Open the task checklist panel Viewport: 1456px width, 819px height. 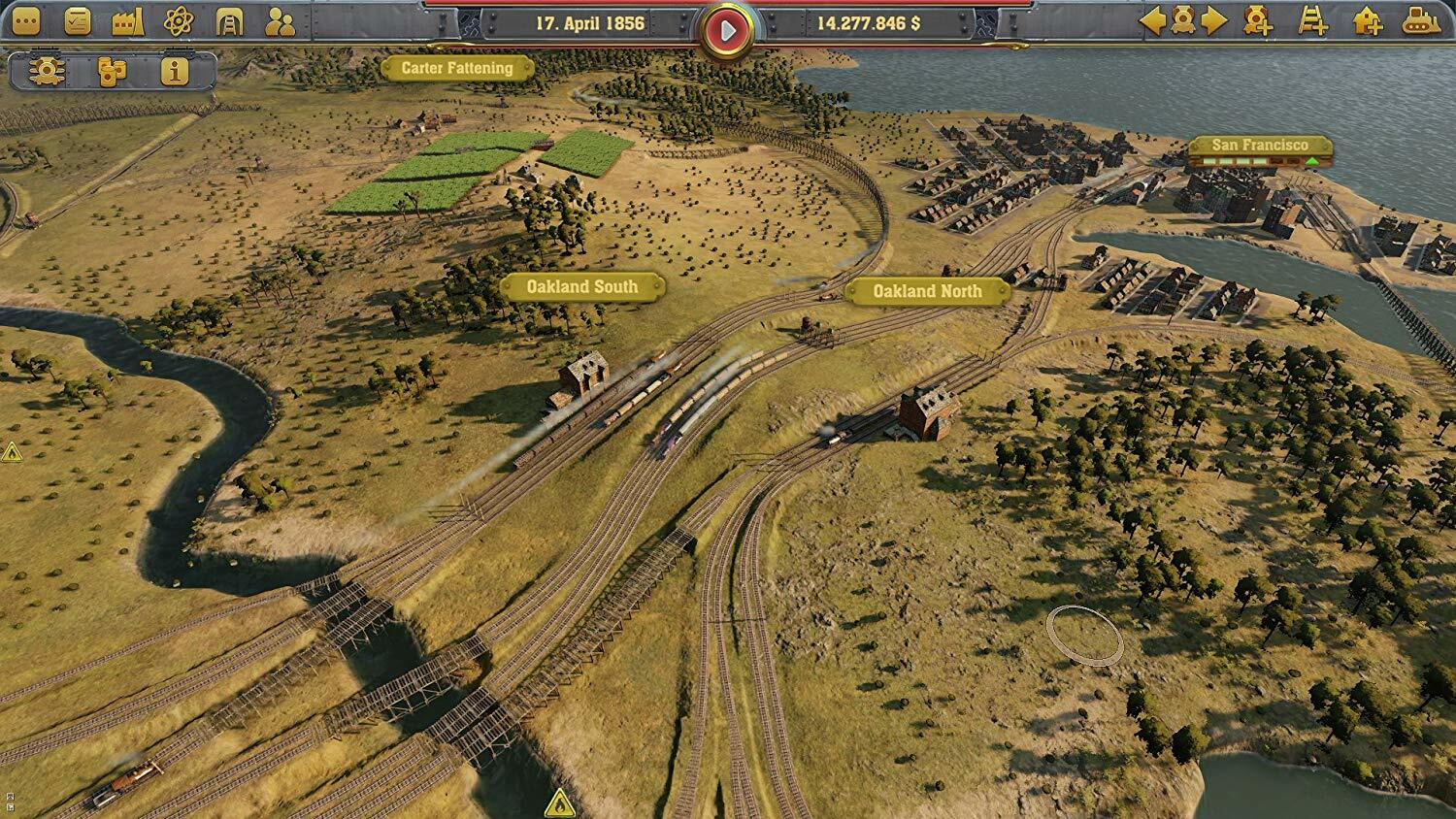(x=77, y=21)
